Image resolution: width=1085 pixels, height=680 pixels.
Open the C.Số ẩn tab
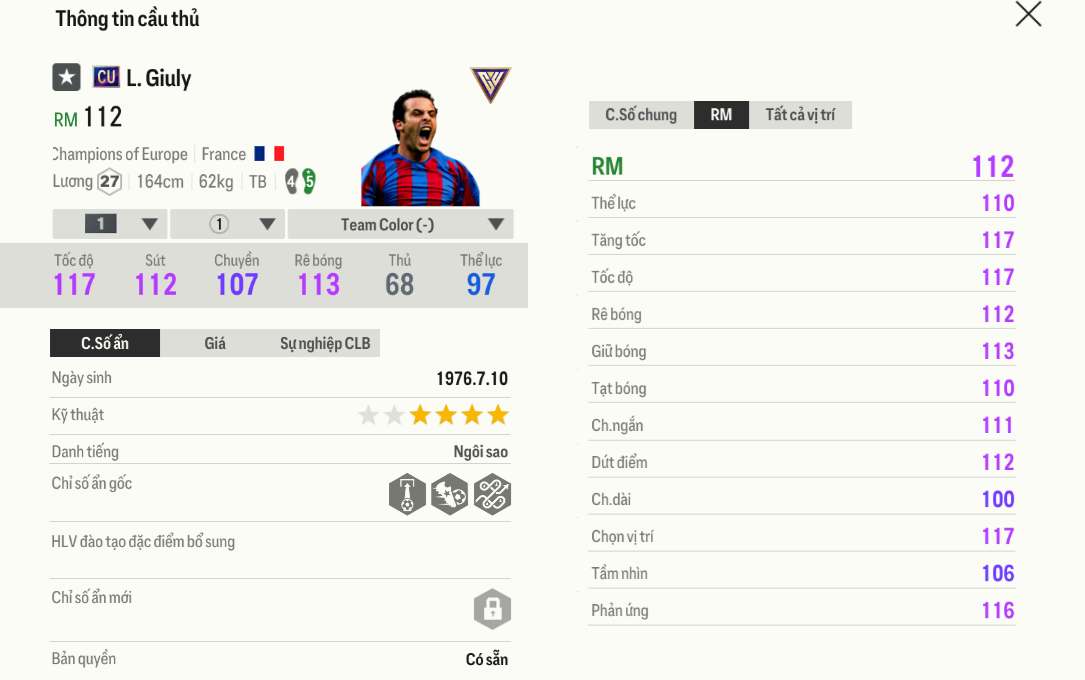(x=105, y=344)
